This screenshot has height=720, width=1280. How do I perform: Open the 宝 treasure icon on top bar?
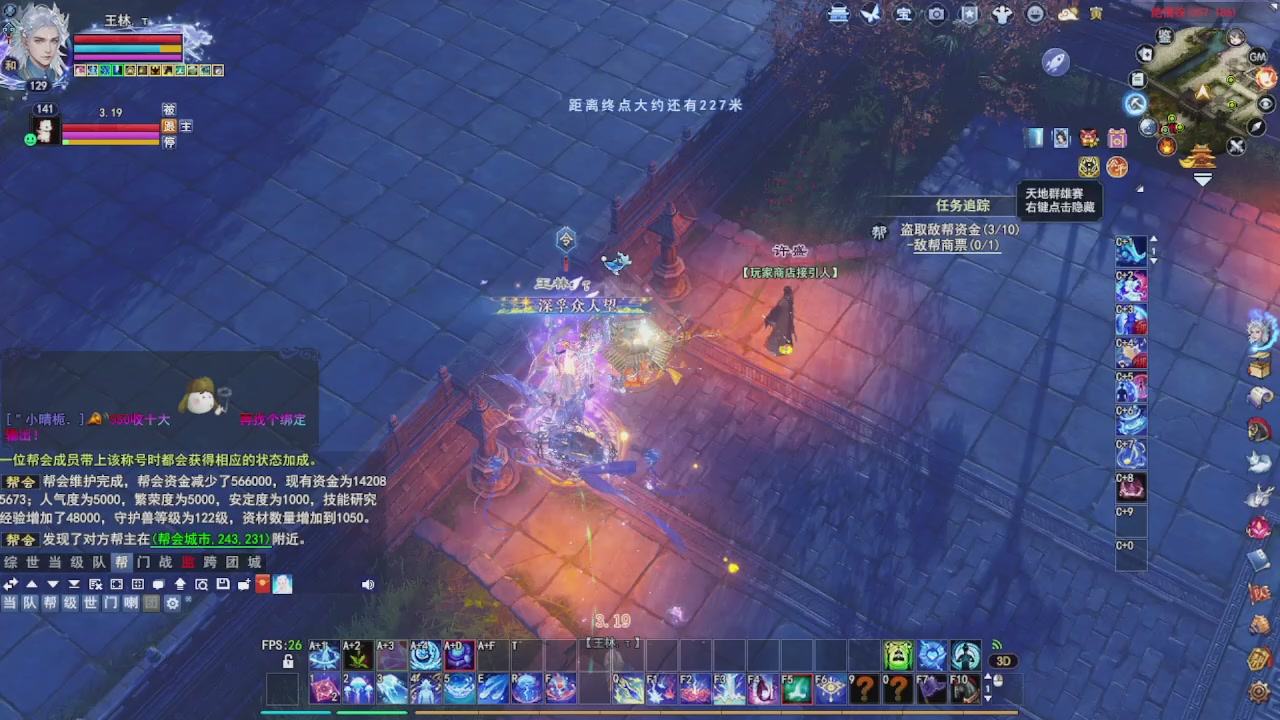[x=903, y=14]
